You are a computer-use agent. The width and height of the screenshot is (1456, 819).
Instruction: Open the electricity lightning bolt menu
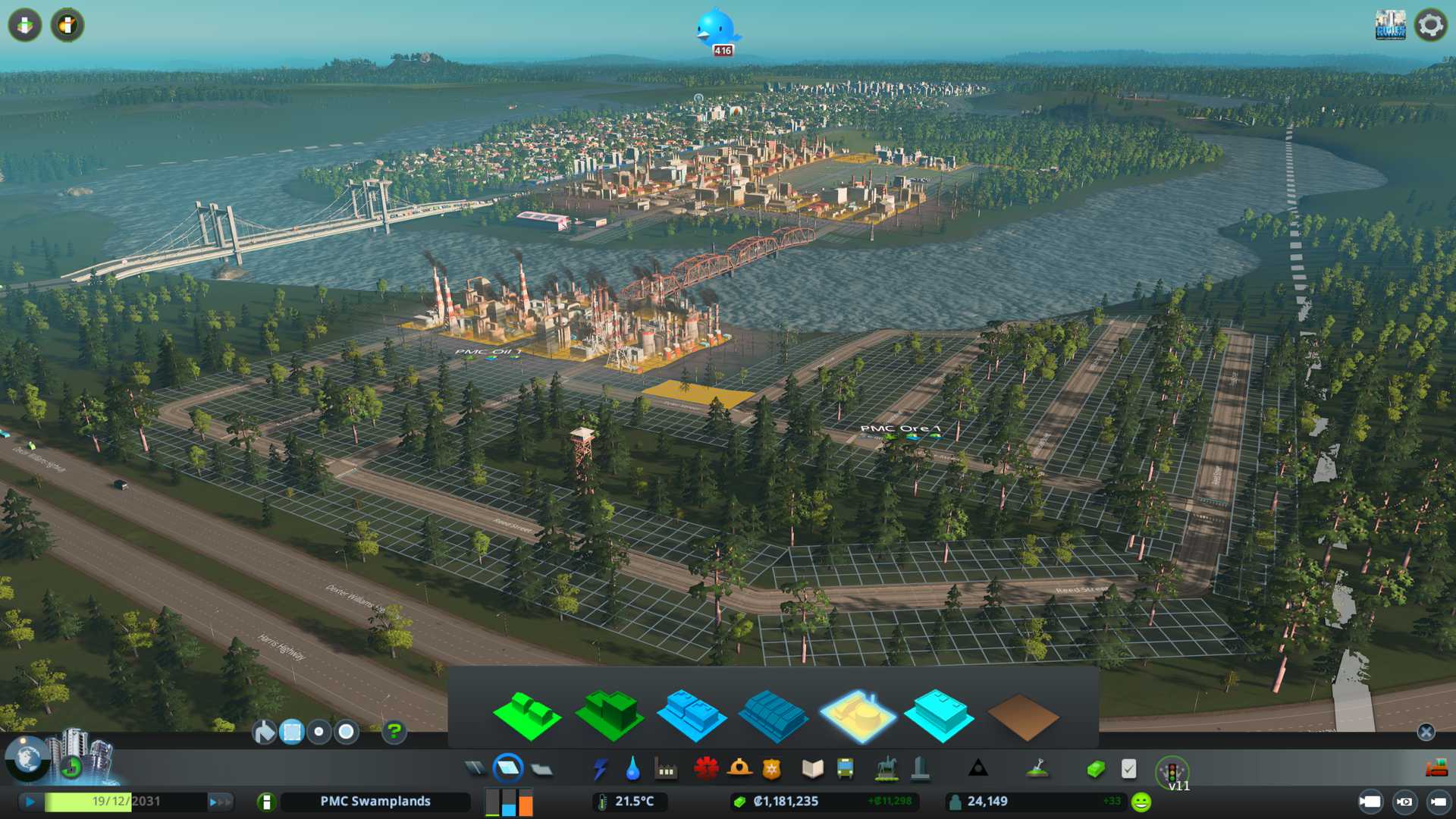point(600,769)
